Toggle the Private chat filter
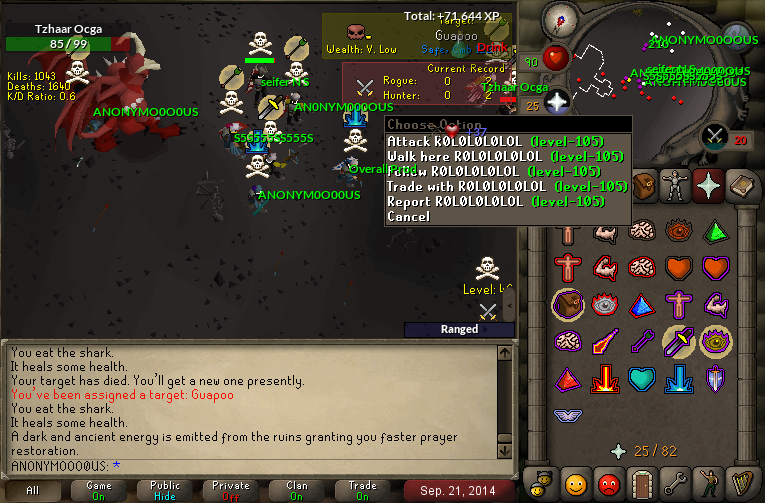Image resolution: width=765 pixels, height=503 pixels. (x=231, y=491)
